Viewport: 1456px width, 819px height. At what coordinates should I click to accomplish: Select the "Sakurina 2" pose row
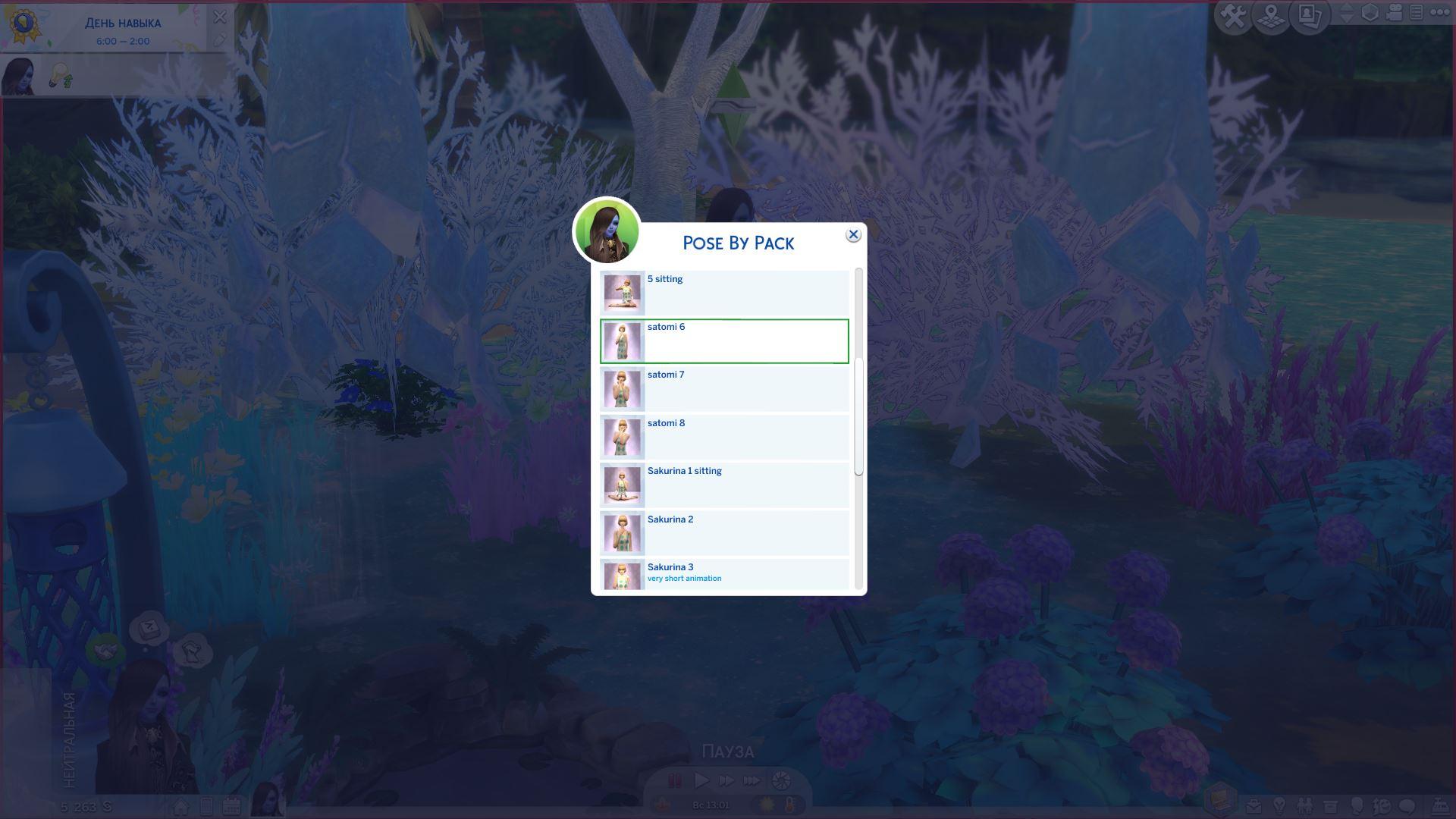click(724, 533)
